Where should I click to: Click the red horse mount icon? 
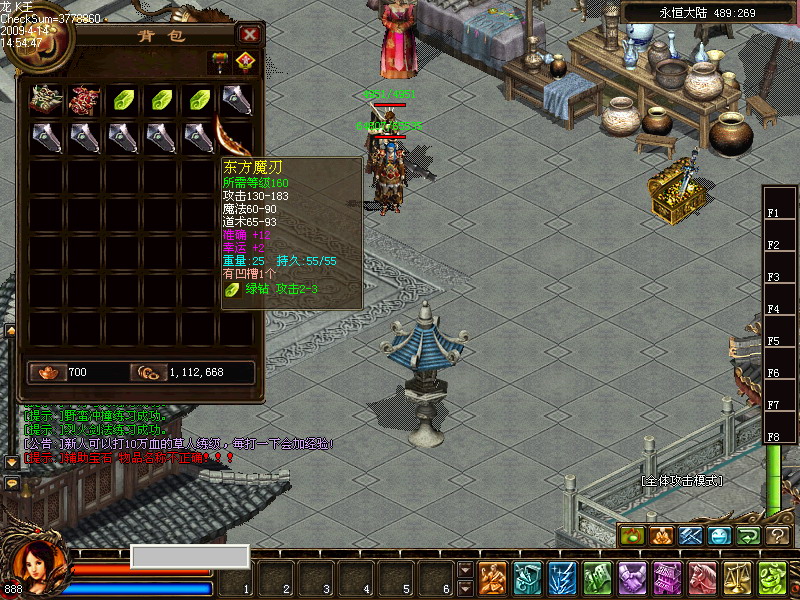tap(702, 578)
